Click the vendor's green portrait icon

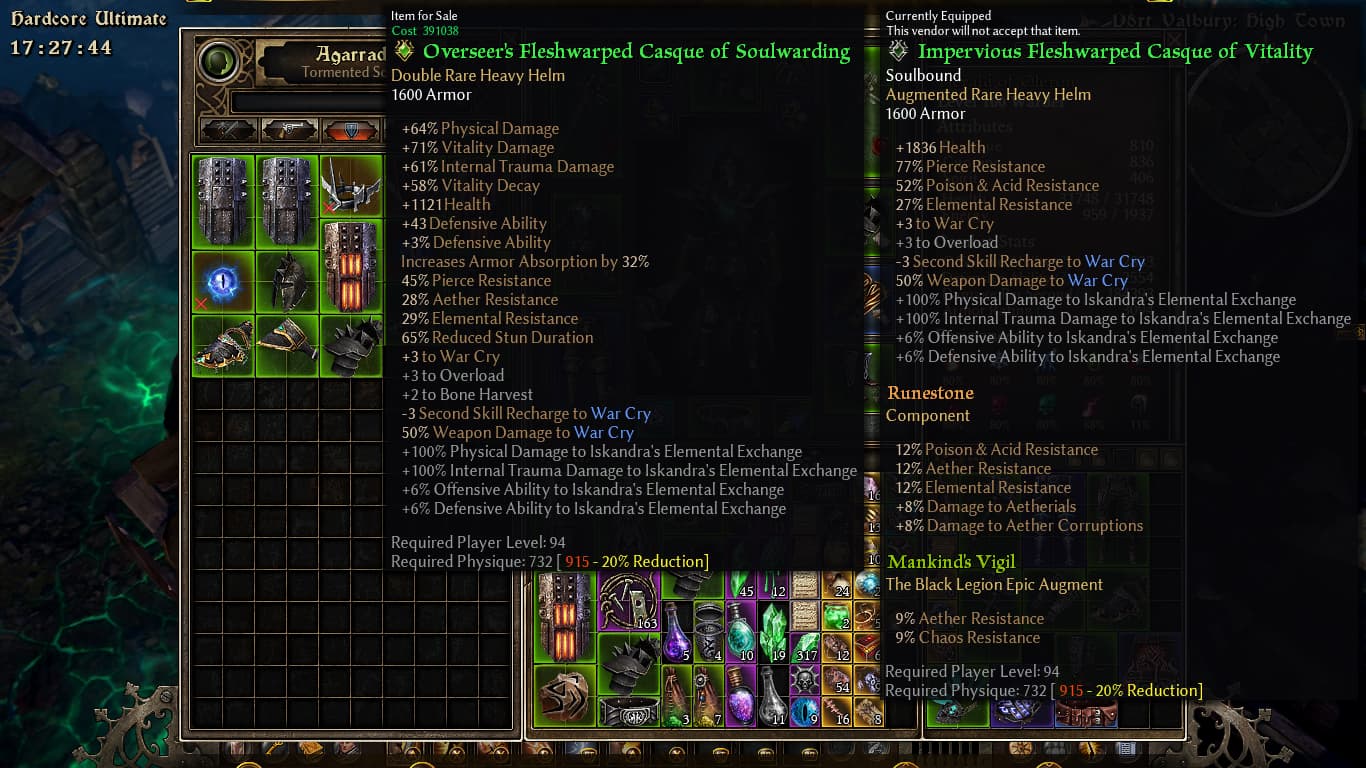[x=219, y=62]
